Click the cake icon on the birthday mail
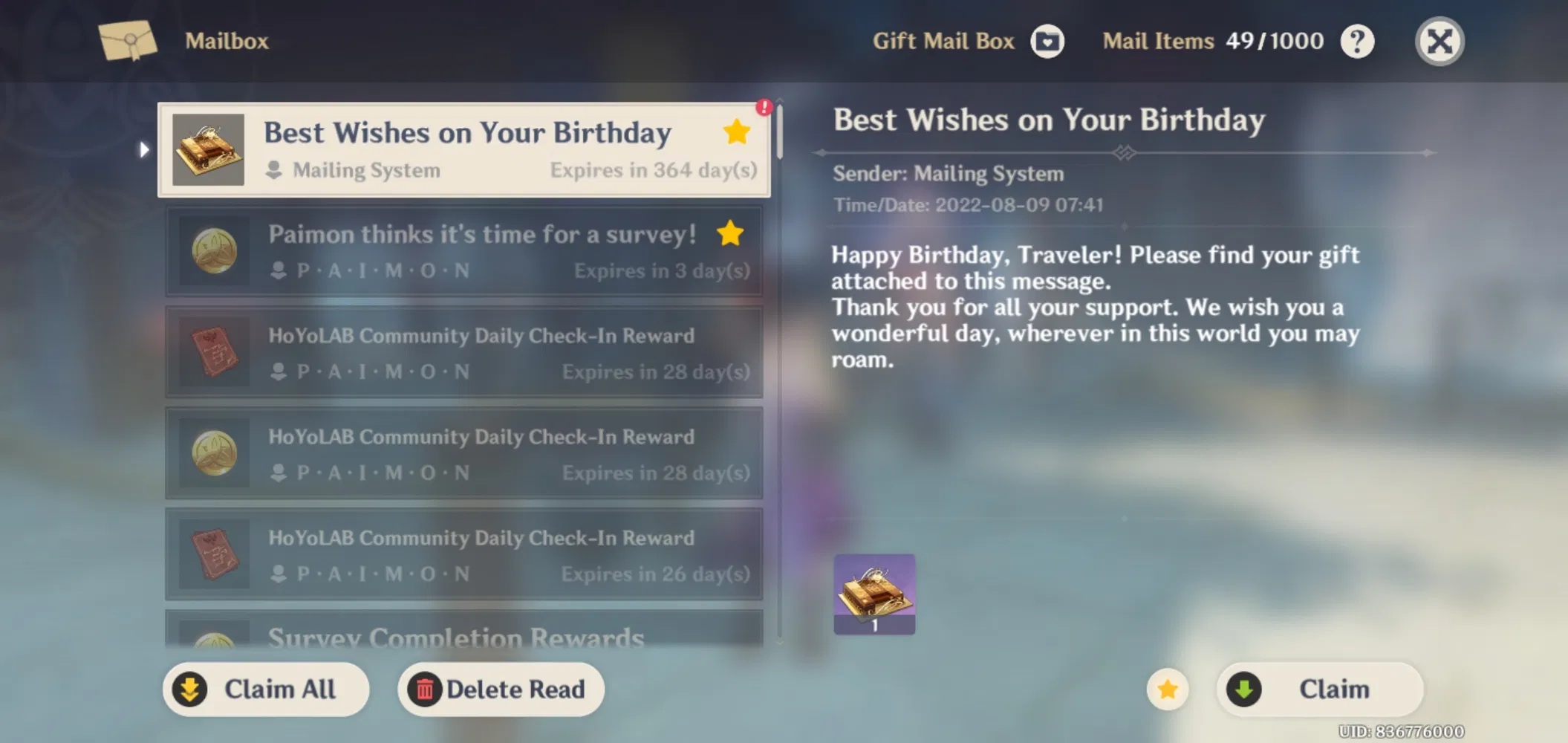This screenshot has height=743, width=1568. pos(210,149)
